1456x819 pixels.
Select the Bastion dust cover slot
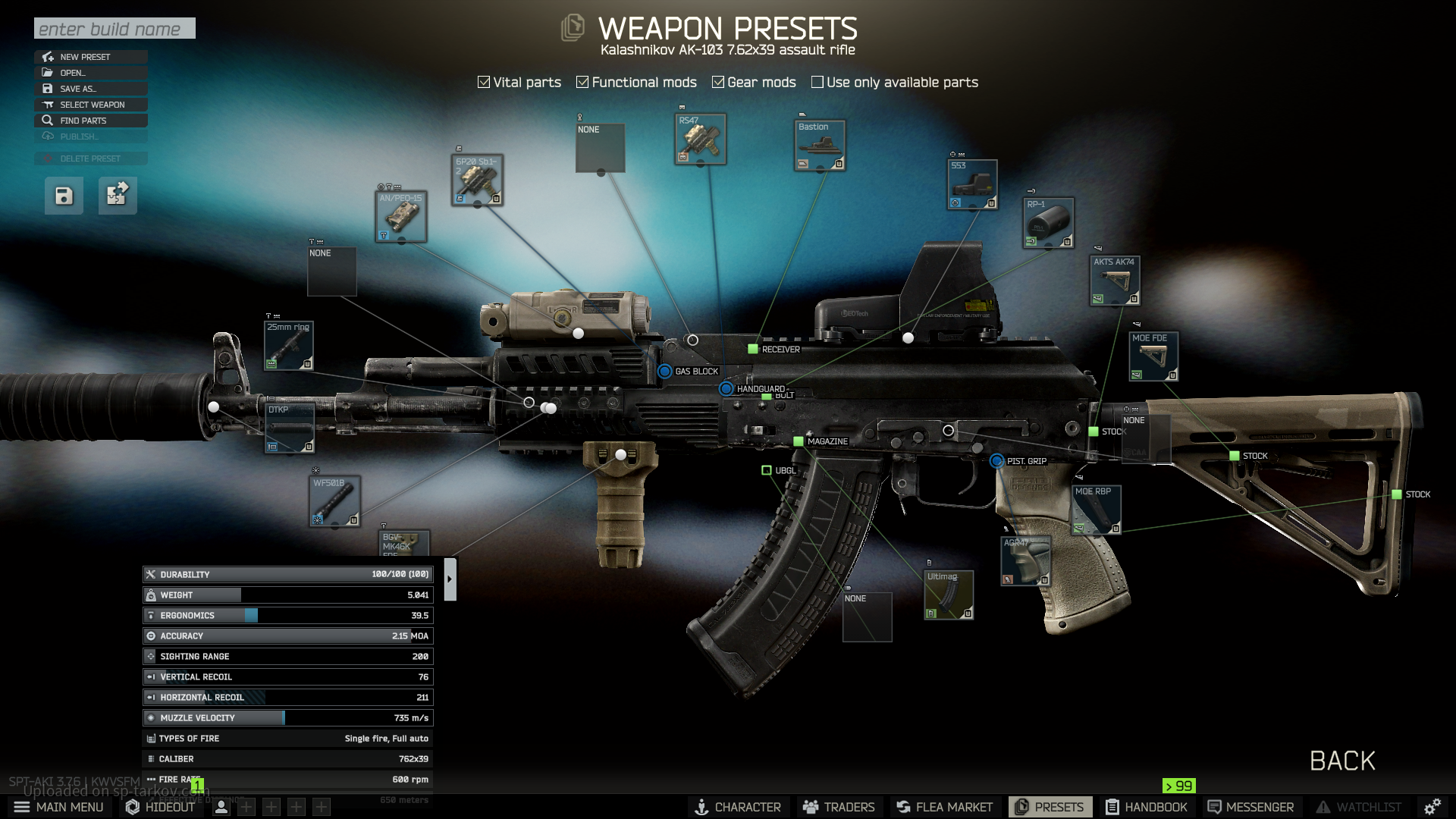point(820,146)
